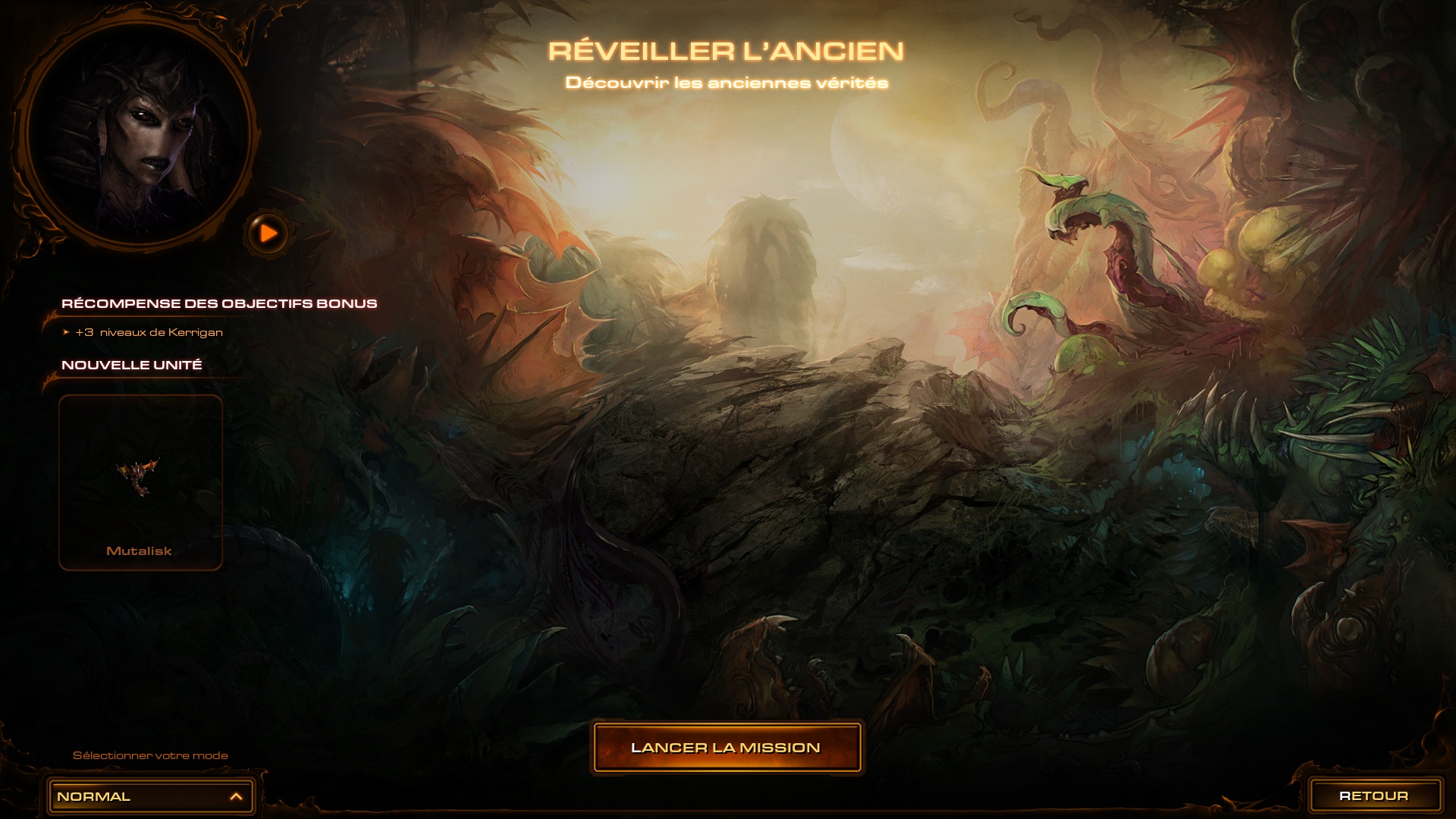Image resolution: width=1456 pixels, height=819 pixels.
Task: Open the Normal difficulty dropdown
Action: (x=150, y=796)
